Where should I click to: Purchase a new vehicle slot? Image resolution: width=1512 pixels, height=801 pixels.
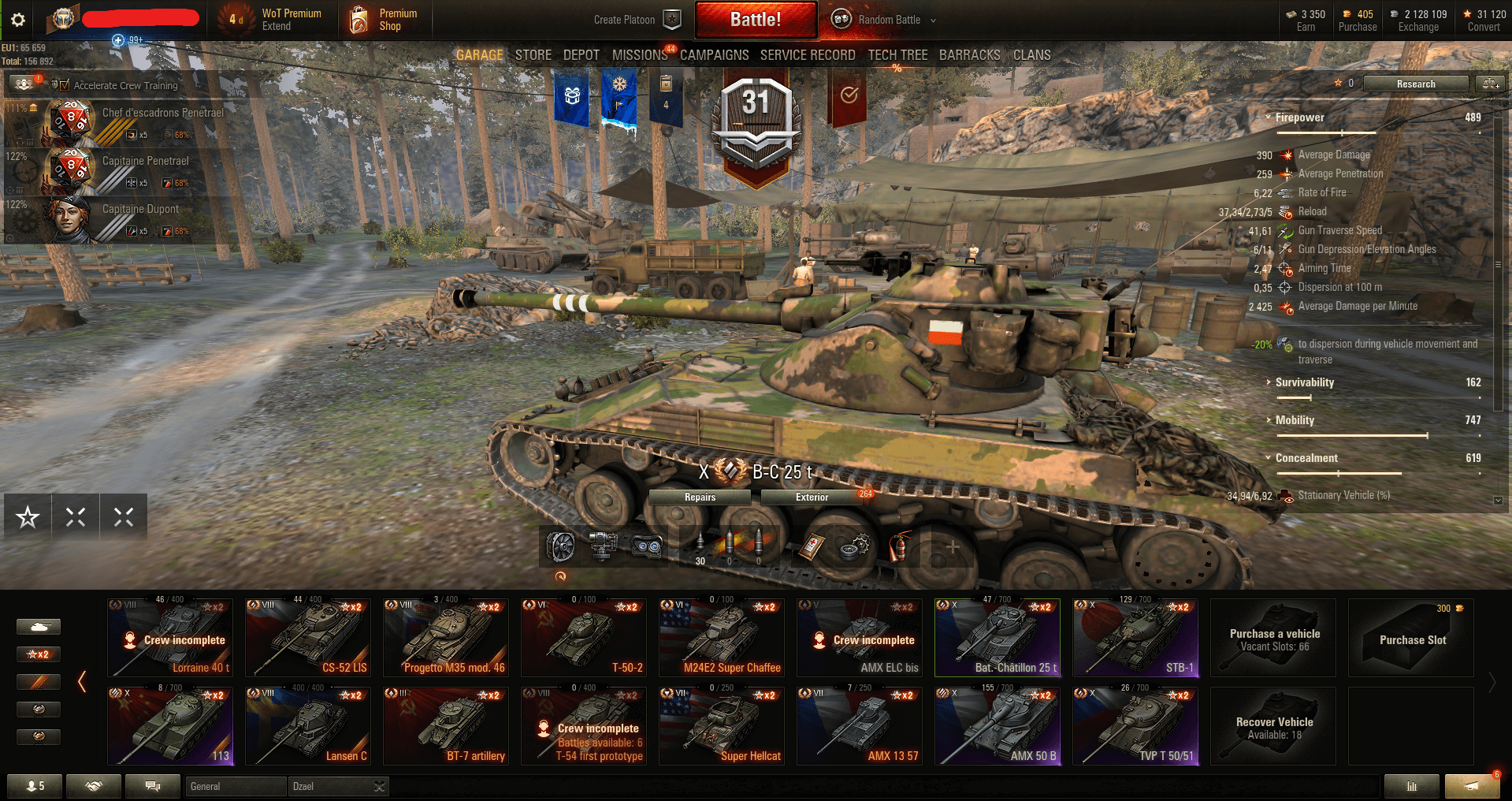pos(1411,638)
